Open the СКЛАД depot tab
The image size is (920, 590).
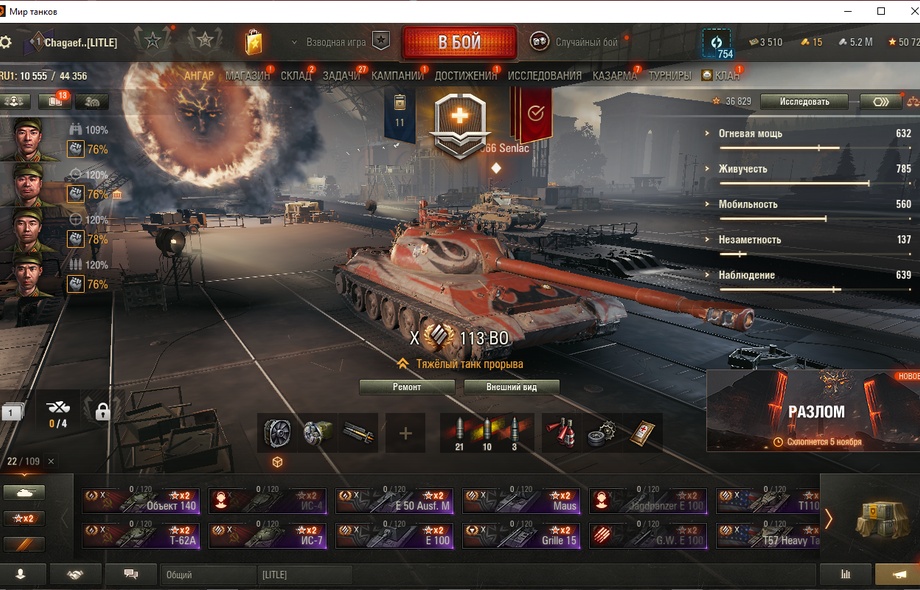pyautogui.click(x=295, y=75)
